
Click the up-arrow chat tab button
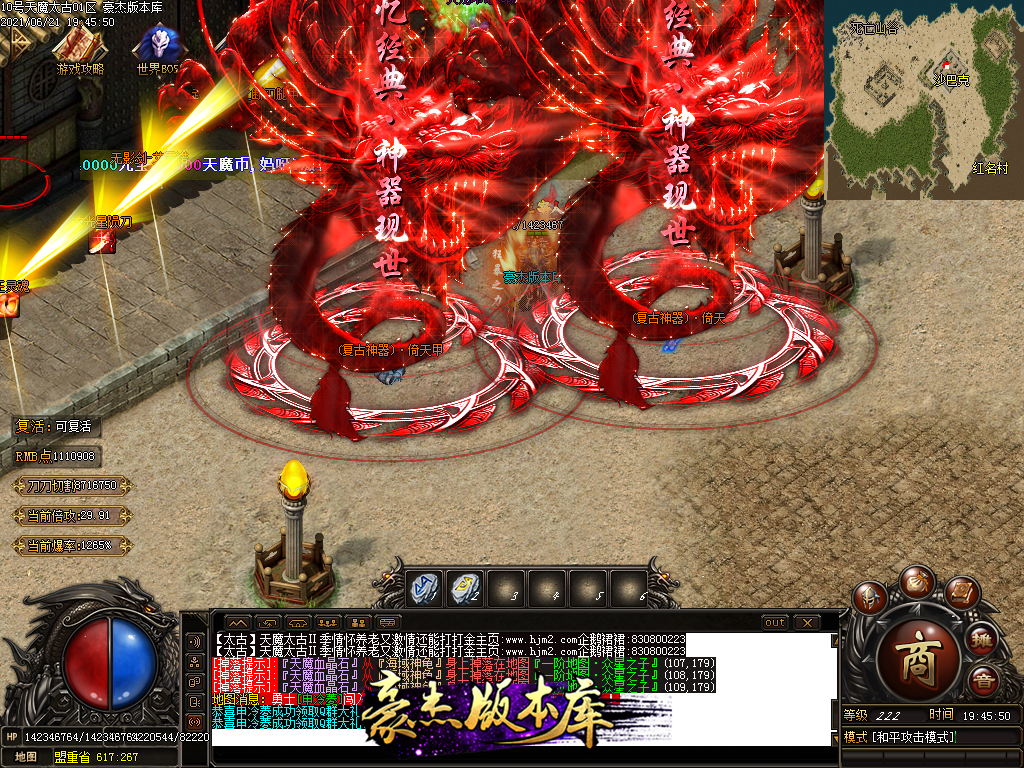click(238, 622)
